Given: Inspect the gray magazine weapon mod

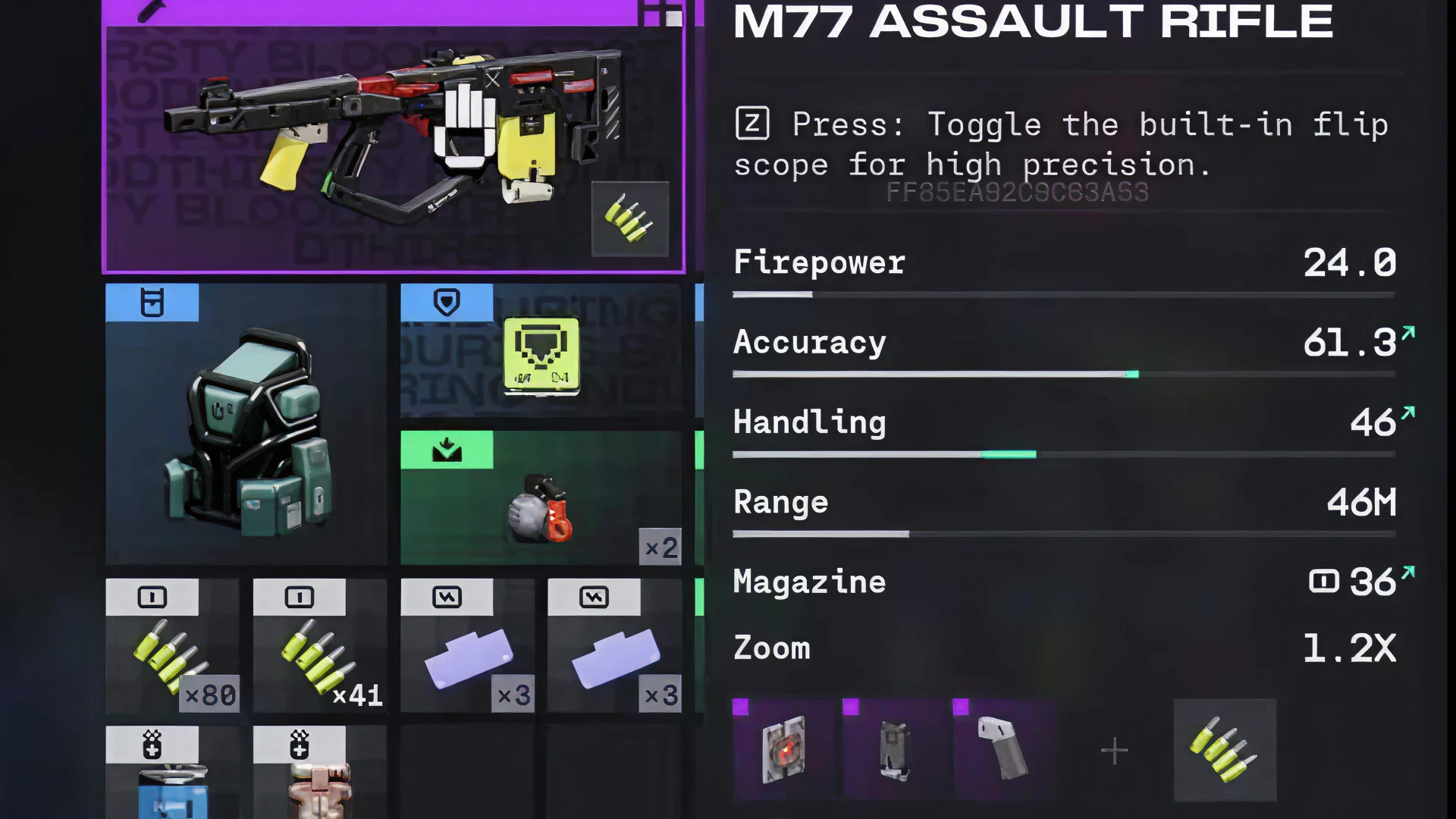Looking at the screenshot, I should pyautogui.click(x=893, y=749).
